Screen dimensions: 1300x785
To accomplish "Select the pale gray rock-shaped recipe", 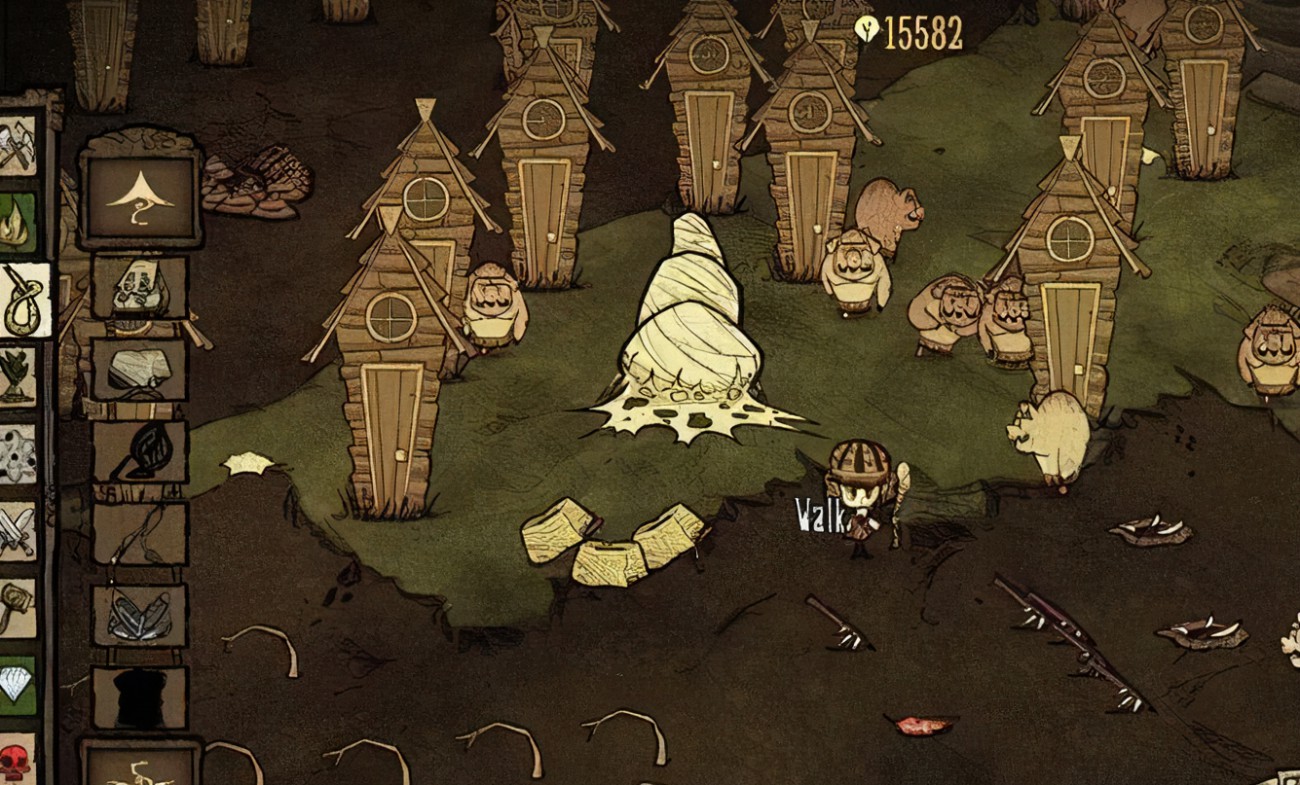I will coord(140,369).
